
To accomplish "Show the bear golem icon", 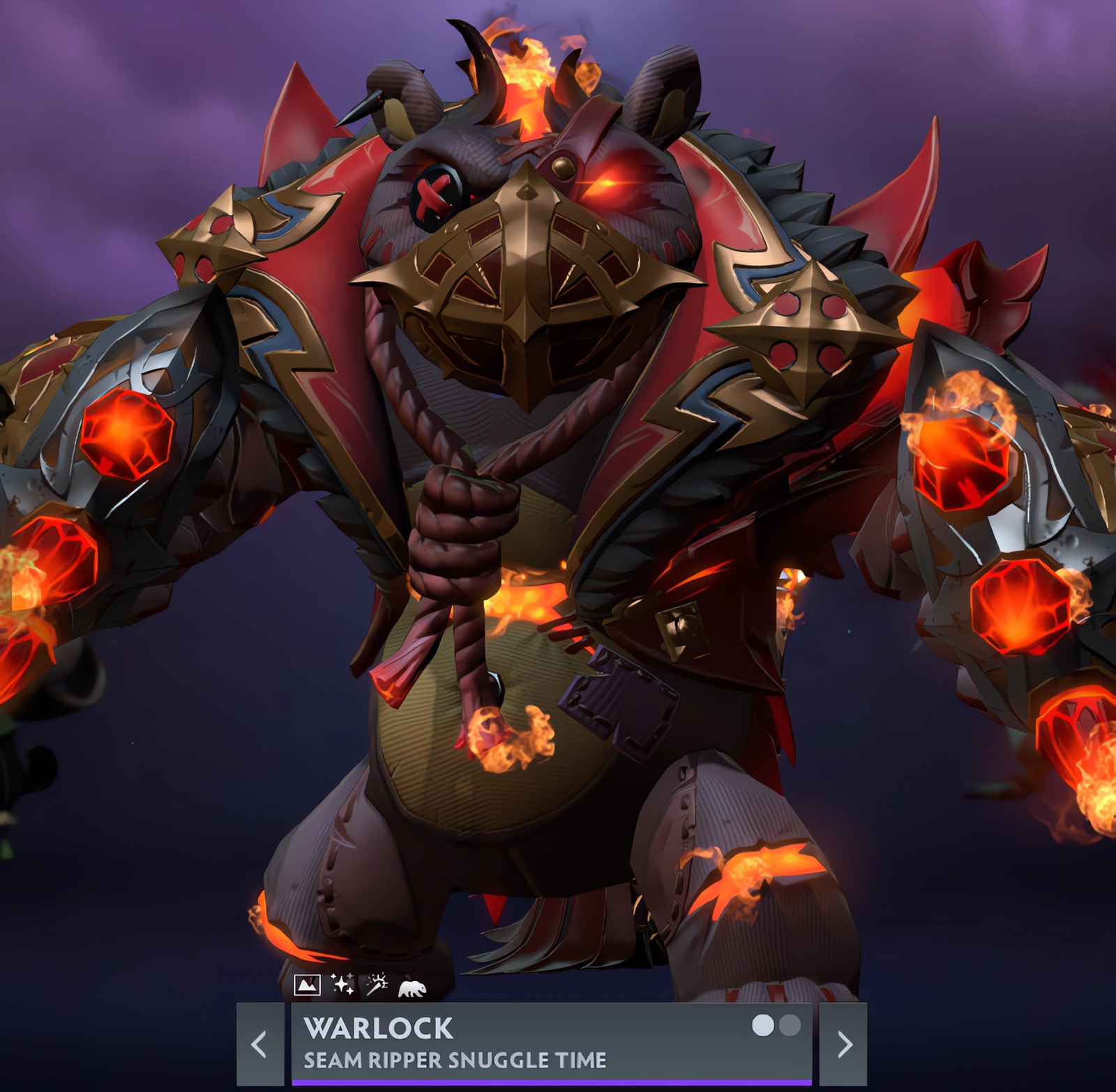I will (412, 987).
